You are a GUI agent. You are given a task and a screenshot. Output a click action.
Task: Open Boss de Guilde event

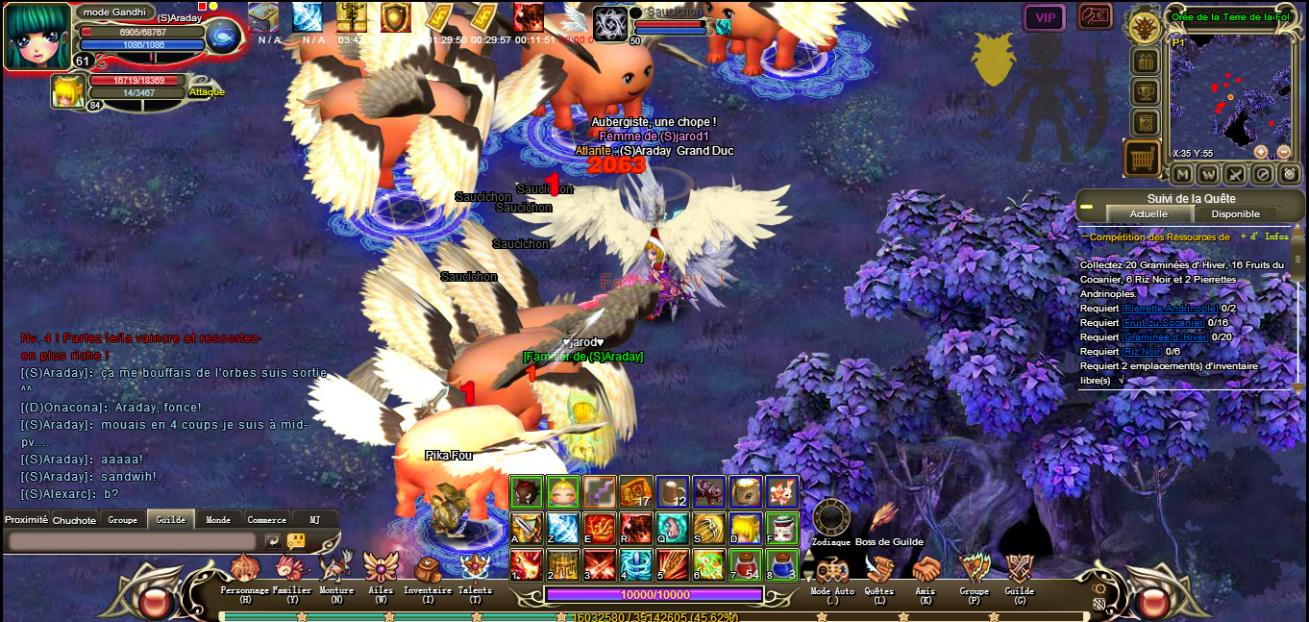click(884, 518)
